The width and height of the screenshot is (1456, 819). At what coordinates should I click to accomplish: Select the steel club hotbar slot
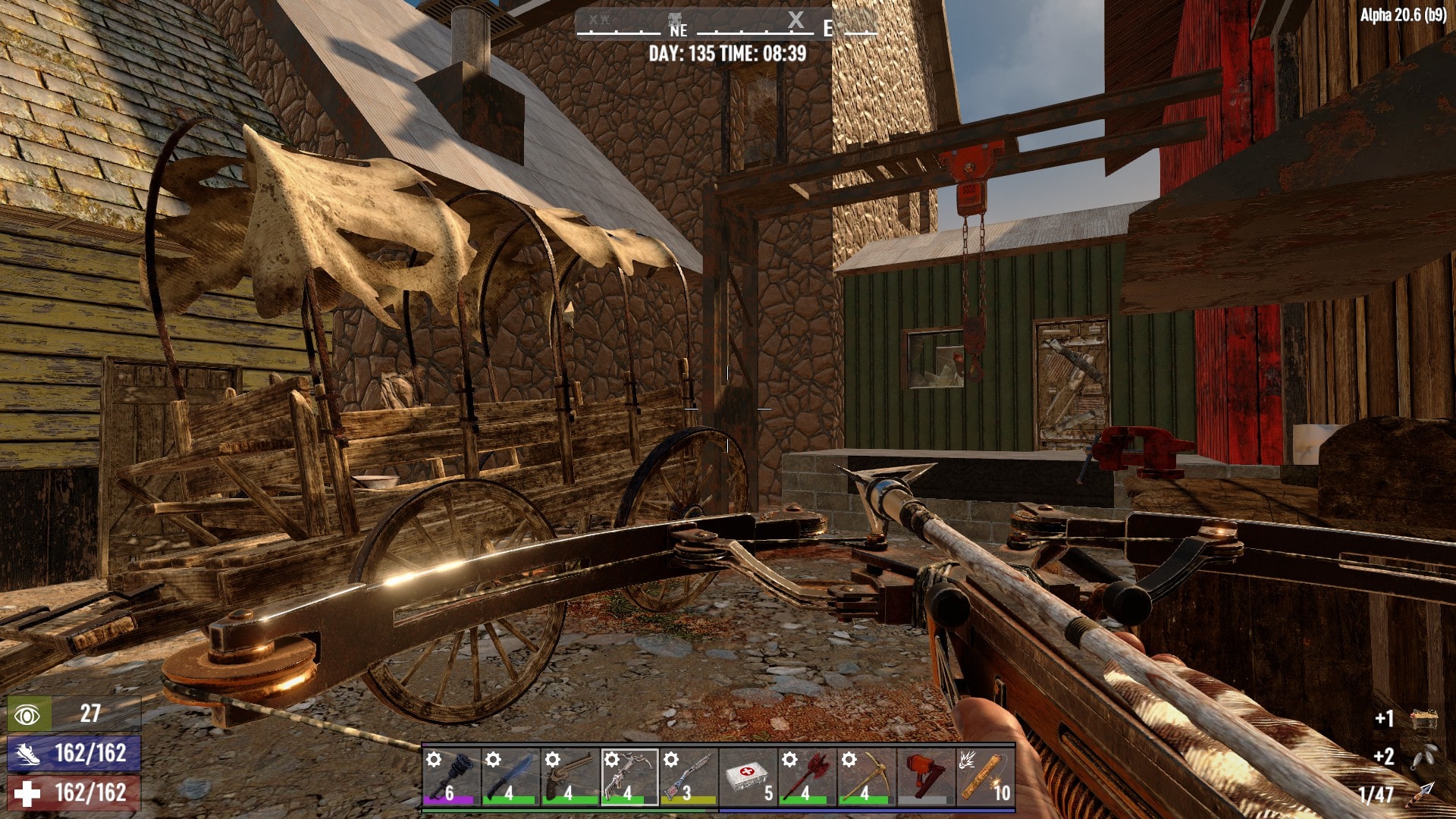coord(451,776)
